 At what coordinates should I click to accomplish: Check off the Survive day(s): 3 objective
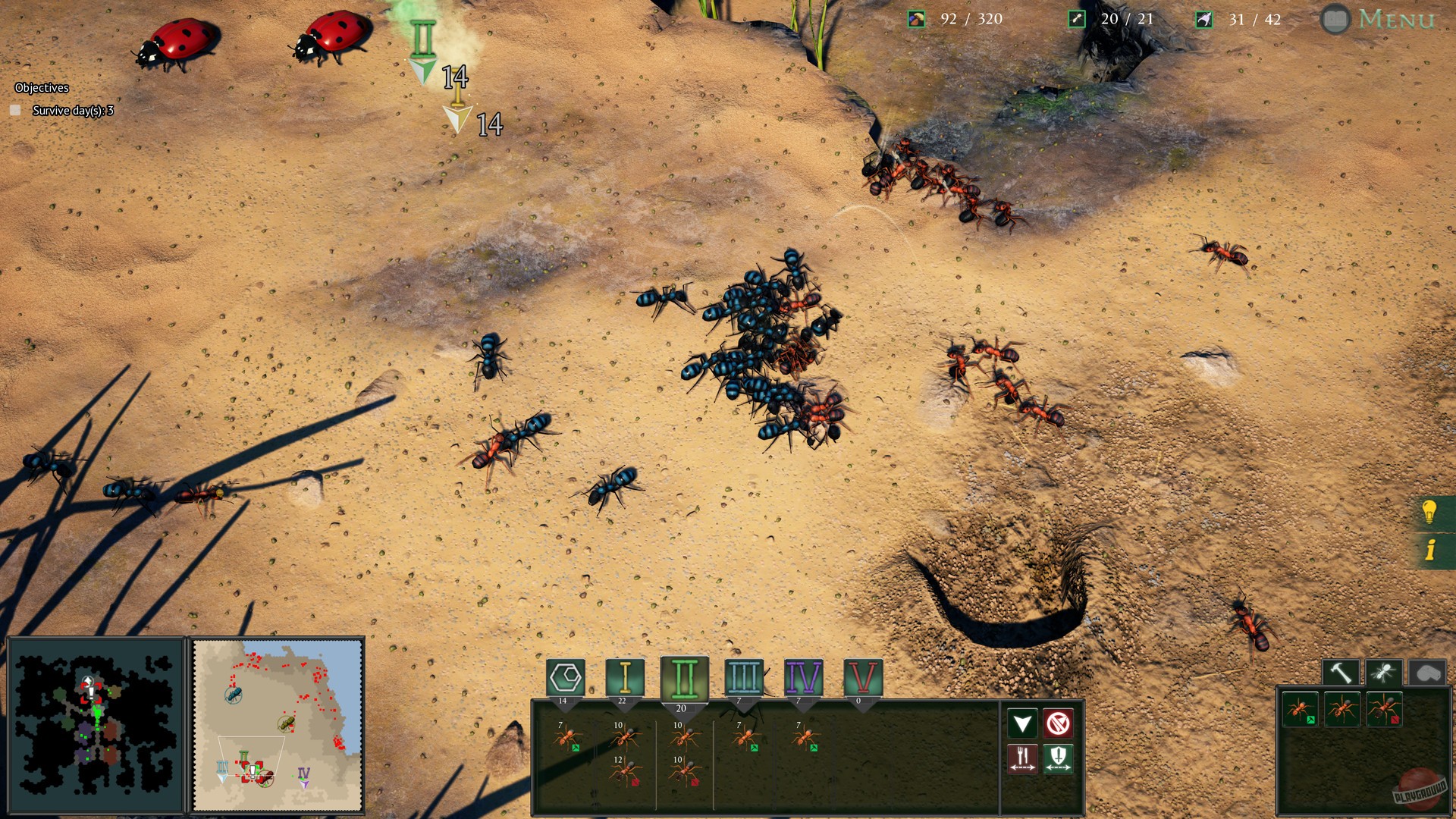tap(16, 110)
